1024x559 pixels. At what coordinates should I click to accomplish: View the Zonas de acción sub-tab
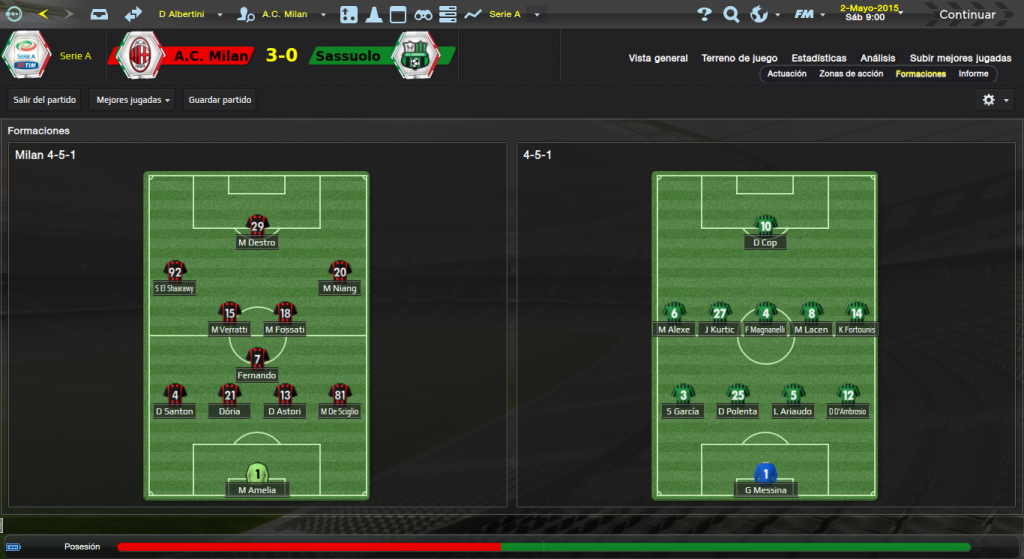851,74
